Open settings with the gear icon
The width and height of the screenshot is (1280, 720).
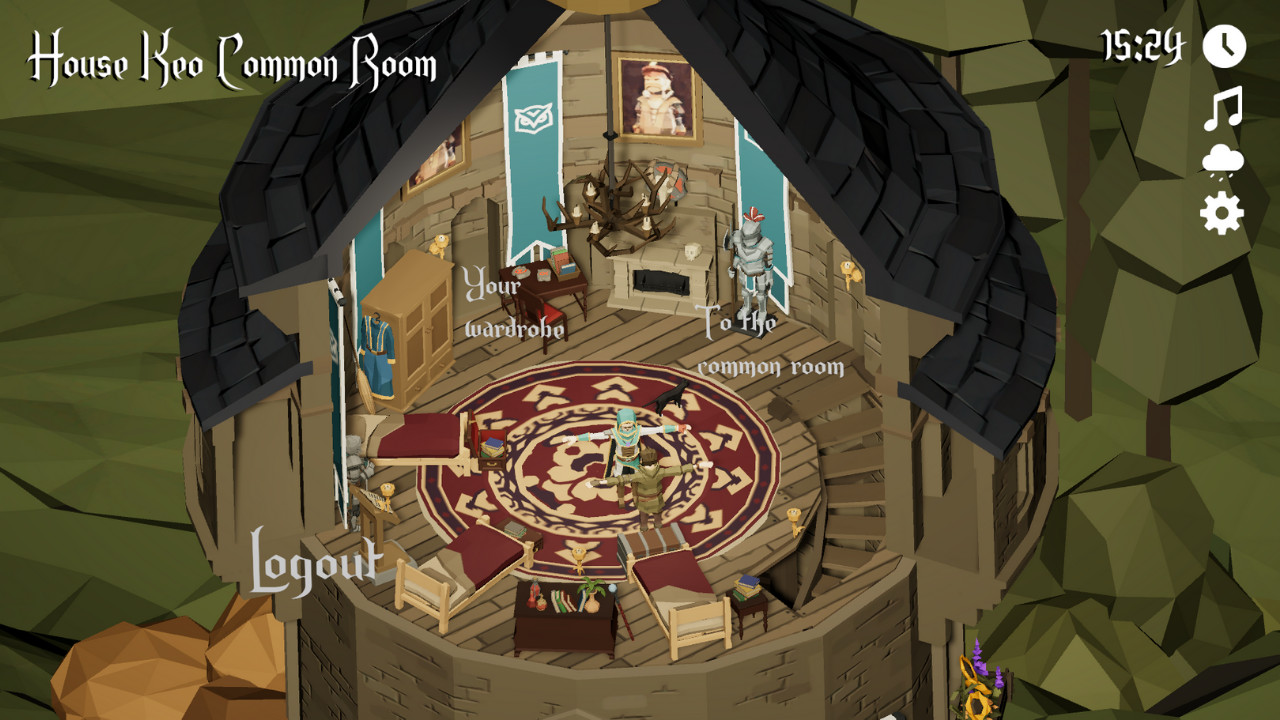[1222, 213]
